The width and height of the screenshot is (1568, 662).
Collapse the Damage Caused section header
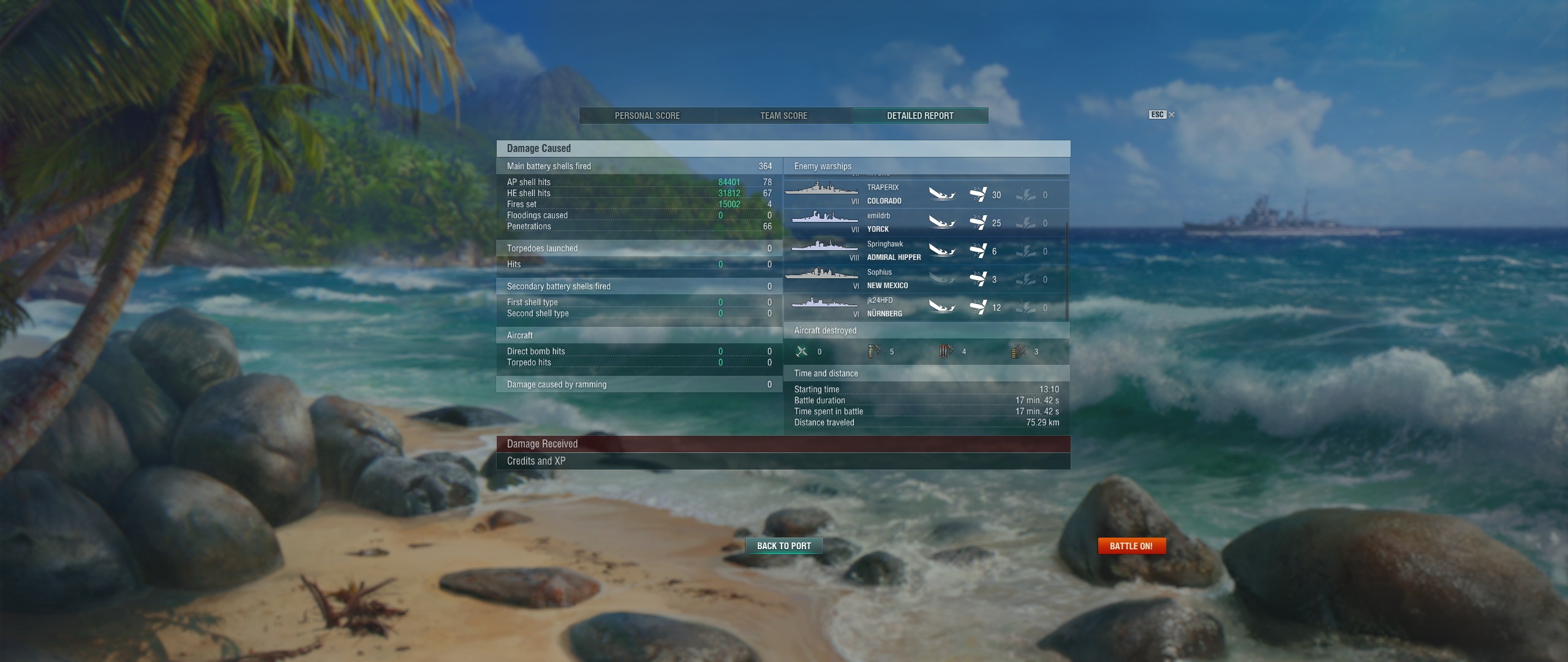(x=783, y=148)
